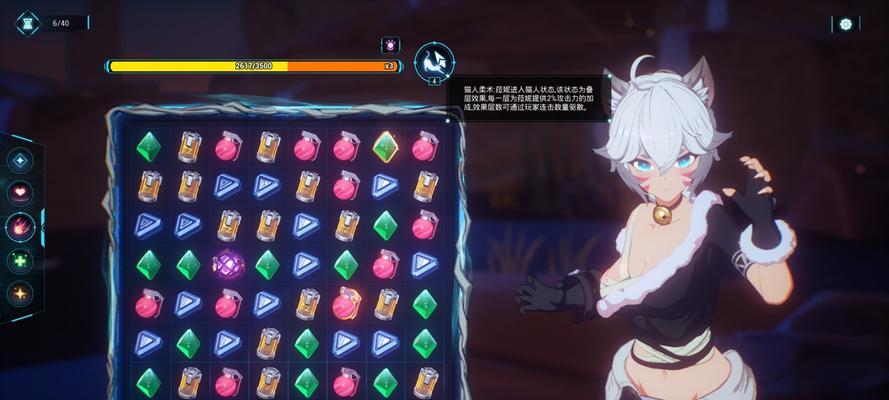Use the fireball skill in the sidebar

coord(20,227)
